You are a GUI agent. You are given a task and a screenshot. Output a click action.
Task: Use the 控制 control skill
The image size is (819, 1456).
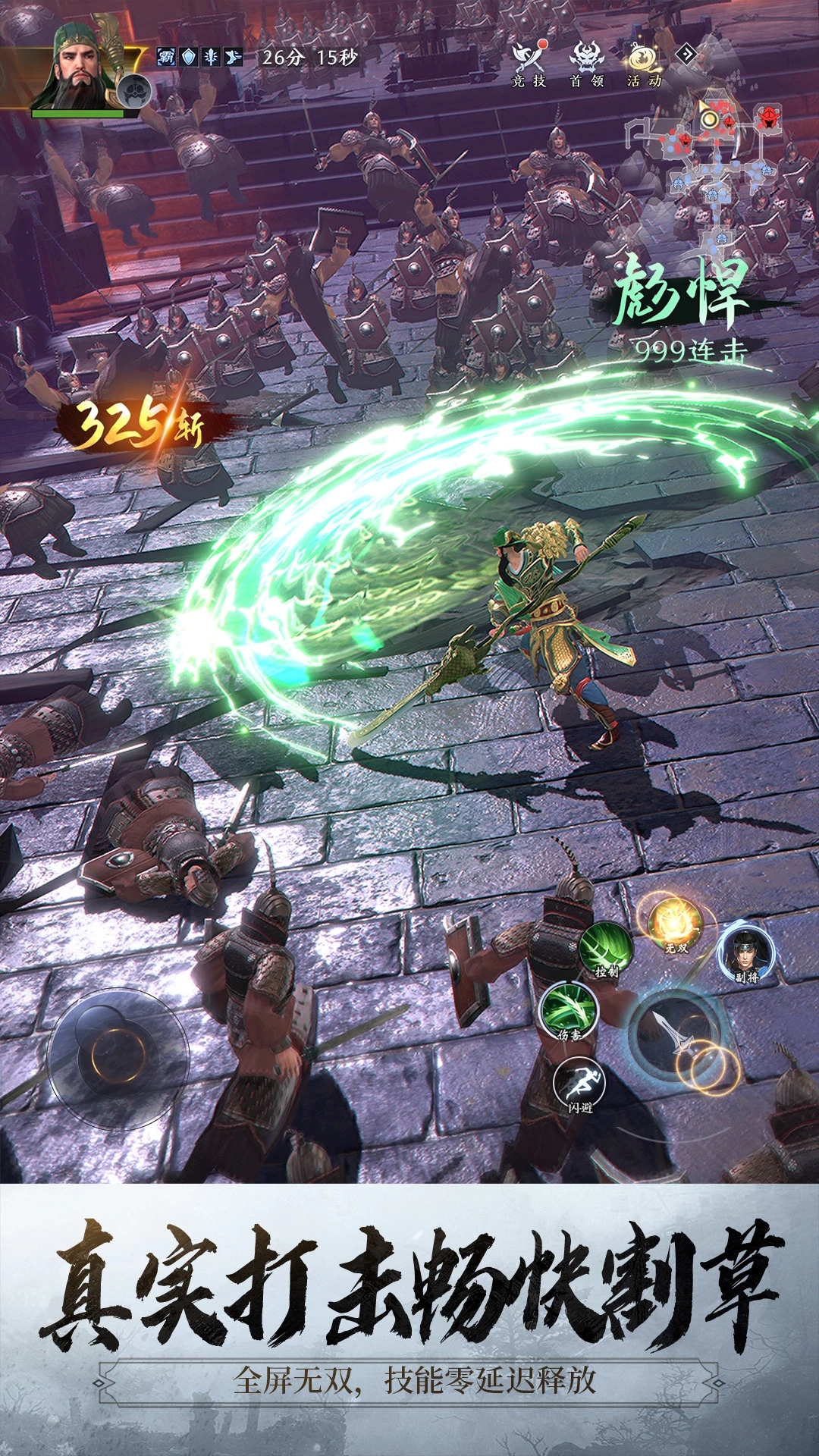(x=606, y=950)
